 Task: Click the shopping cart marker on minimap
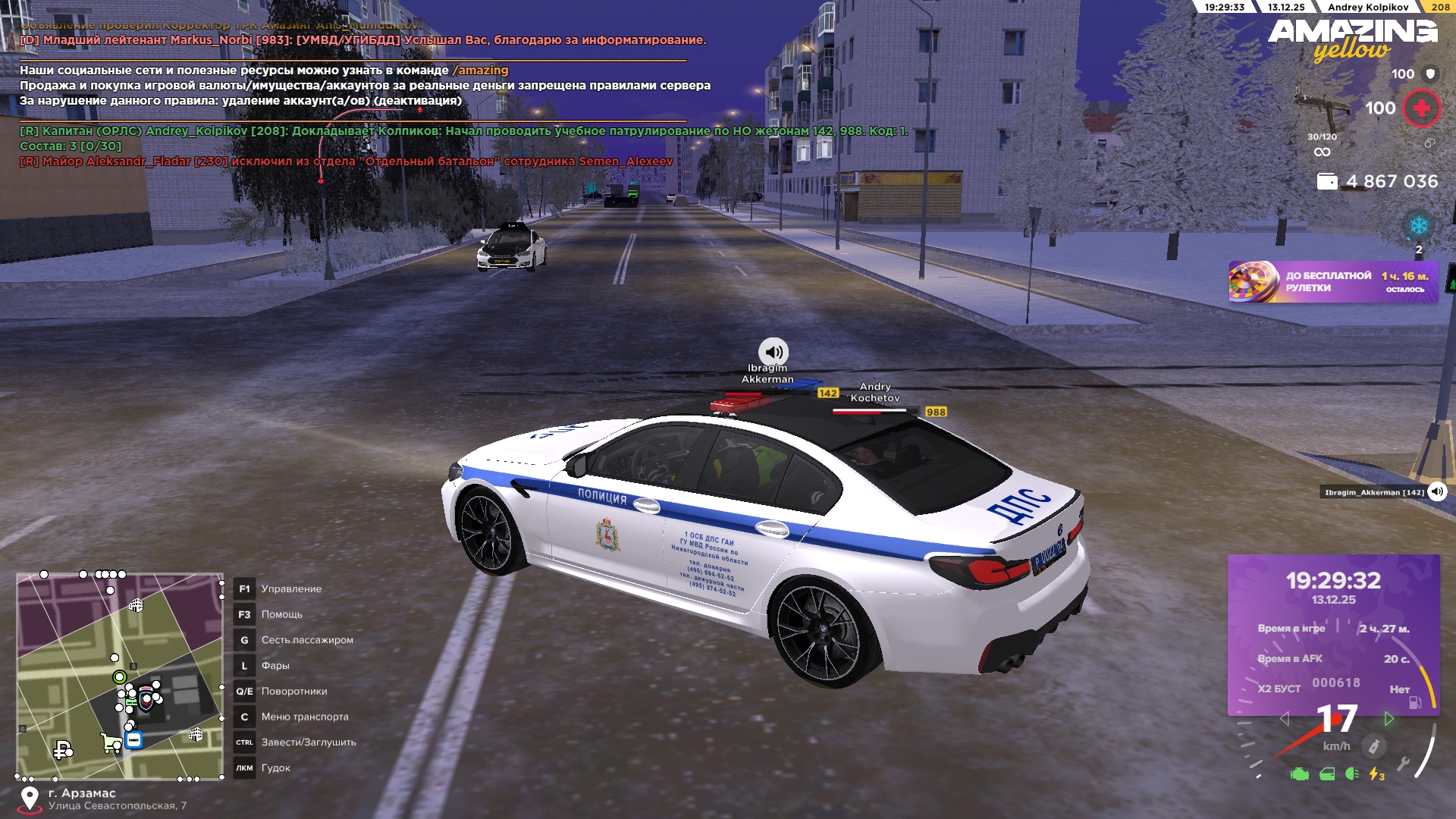111,742
